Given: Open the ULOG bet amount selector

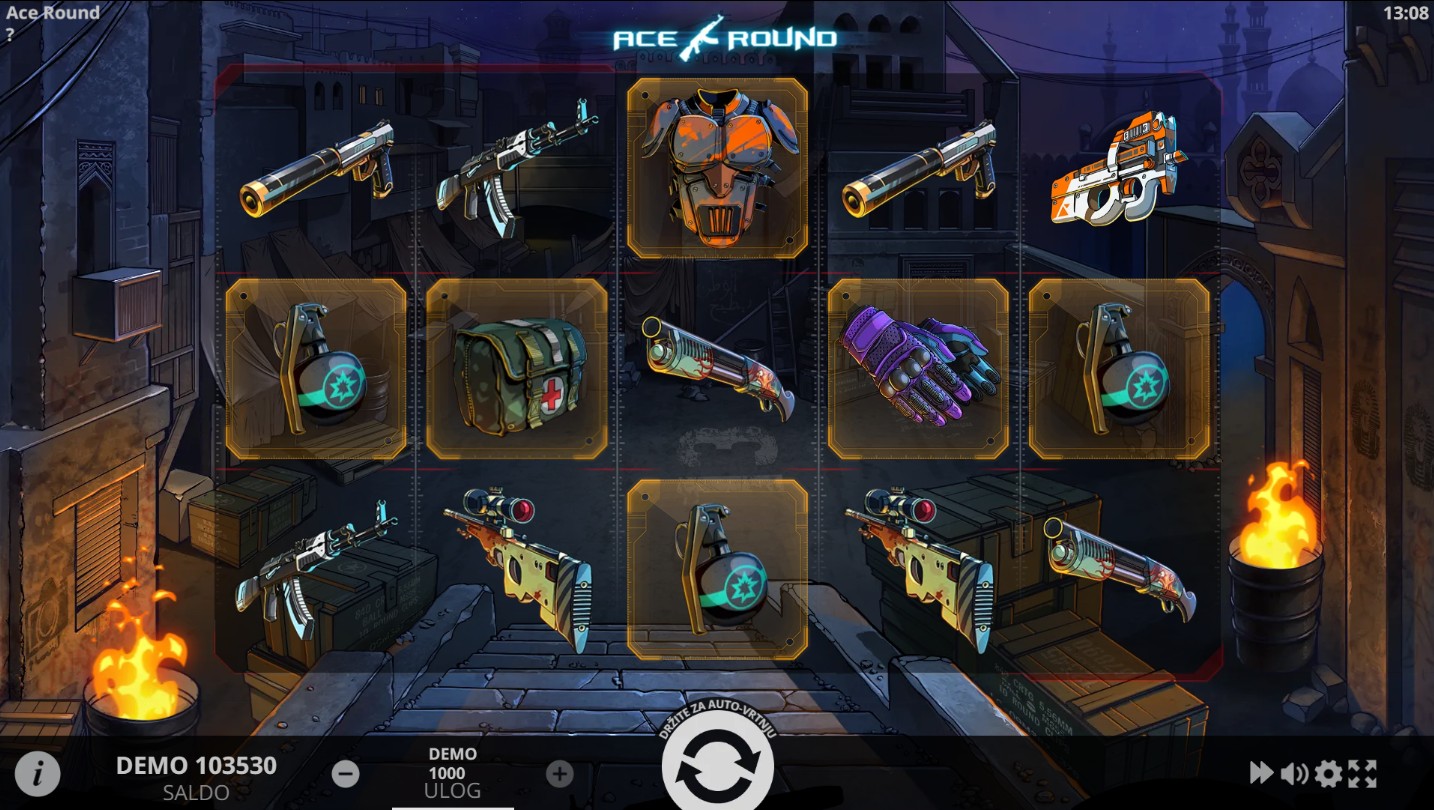Looking at the screenshot, I should pos(453,773).
